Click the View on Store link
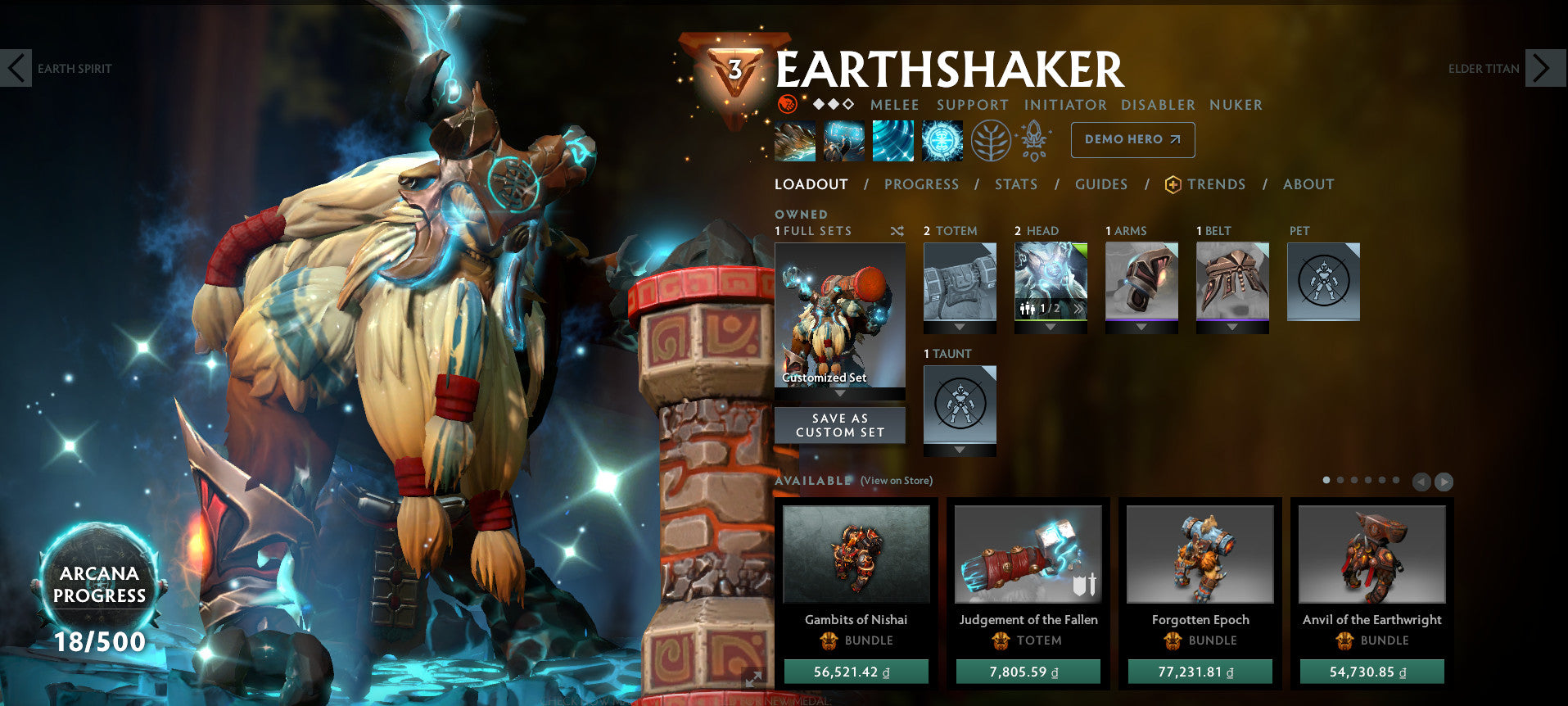 pos(896,481)
